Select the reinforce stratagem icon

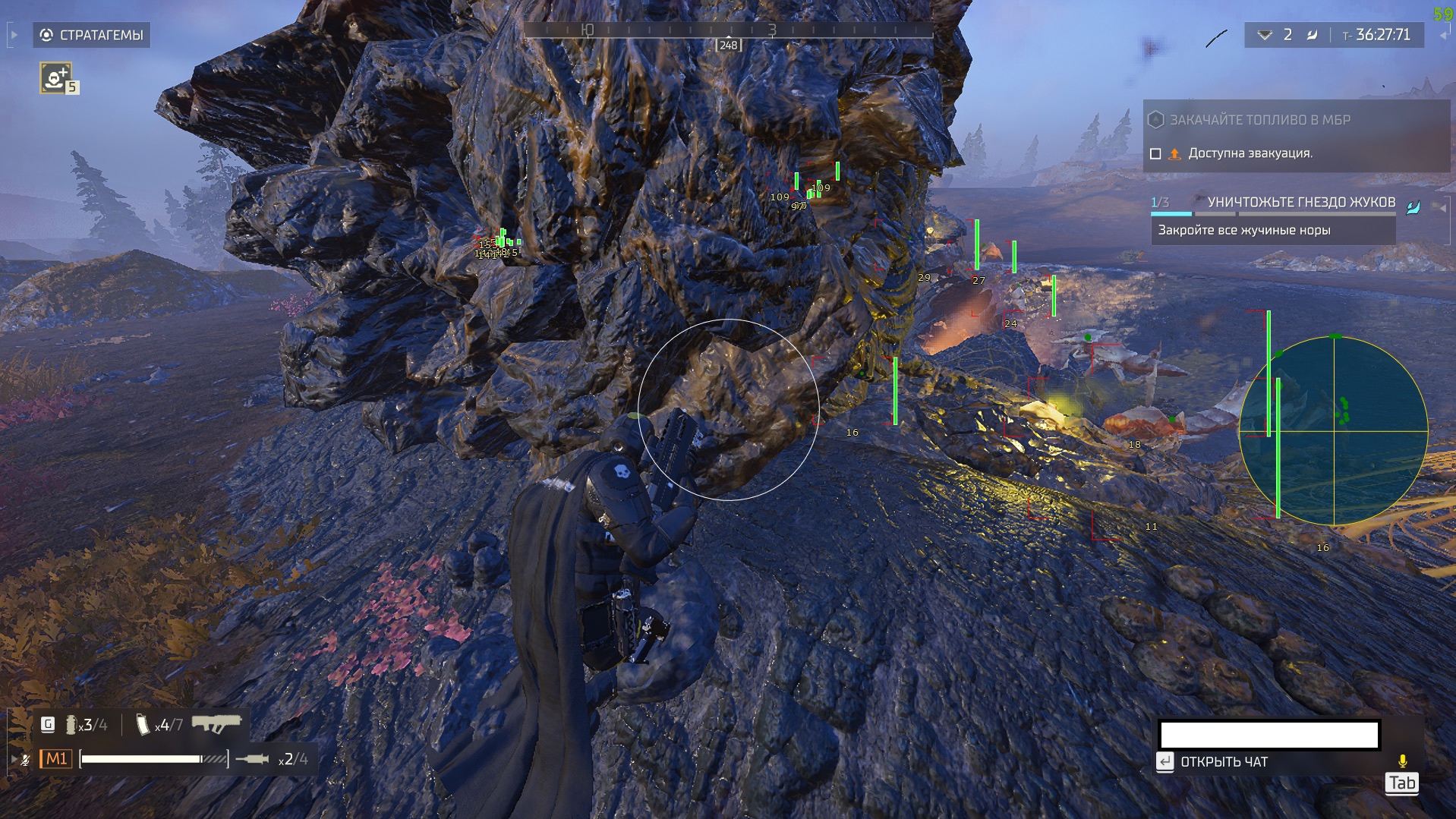[x=55, y=77]
